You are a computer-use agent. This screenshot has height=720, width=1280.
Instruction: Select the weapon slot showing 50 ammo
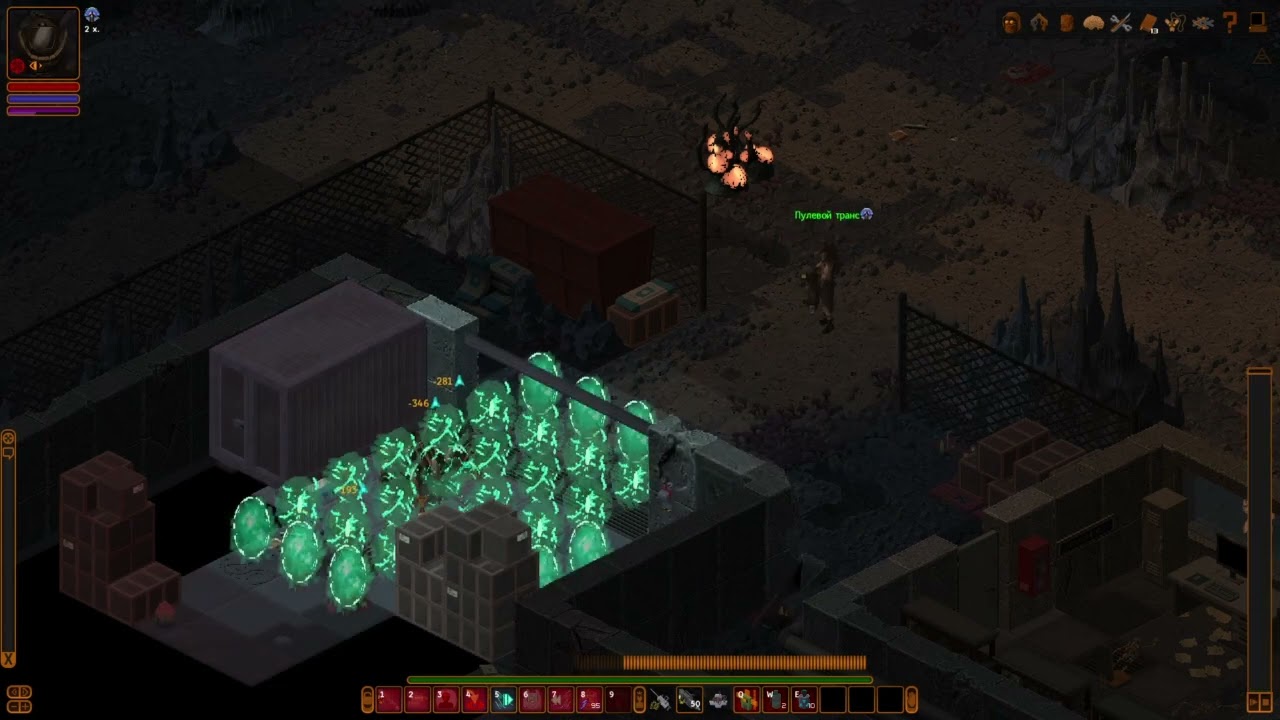[x=689, y=700]
